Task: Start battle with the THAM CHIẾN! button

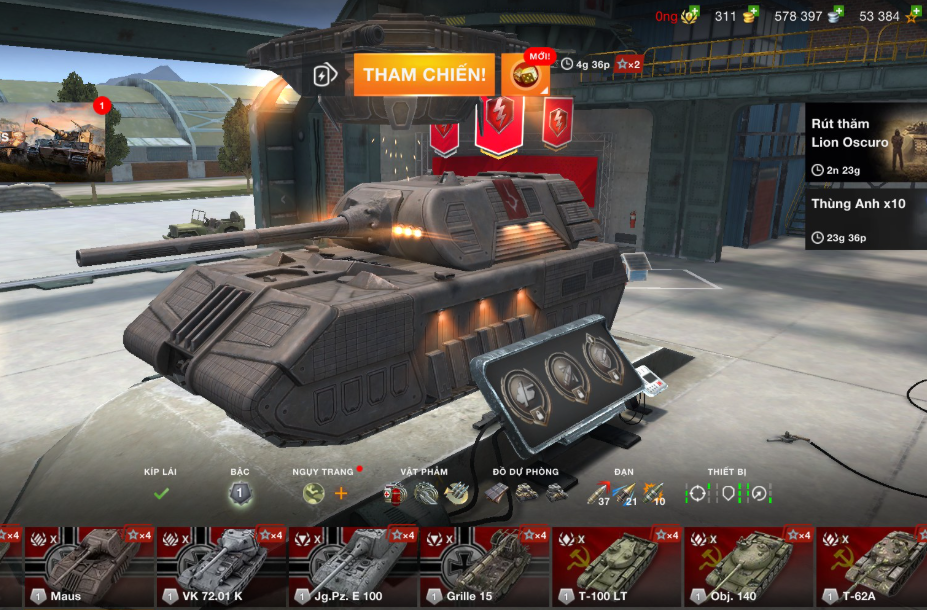Action: 424,75
